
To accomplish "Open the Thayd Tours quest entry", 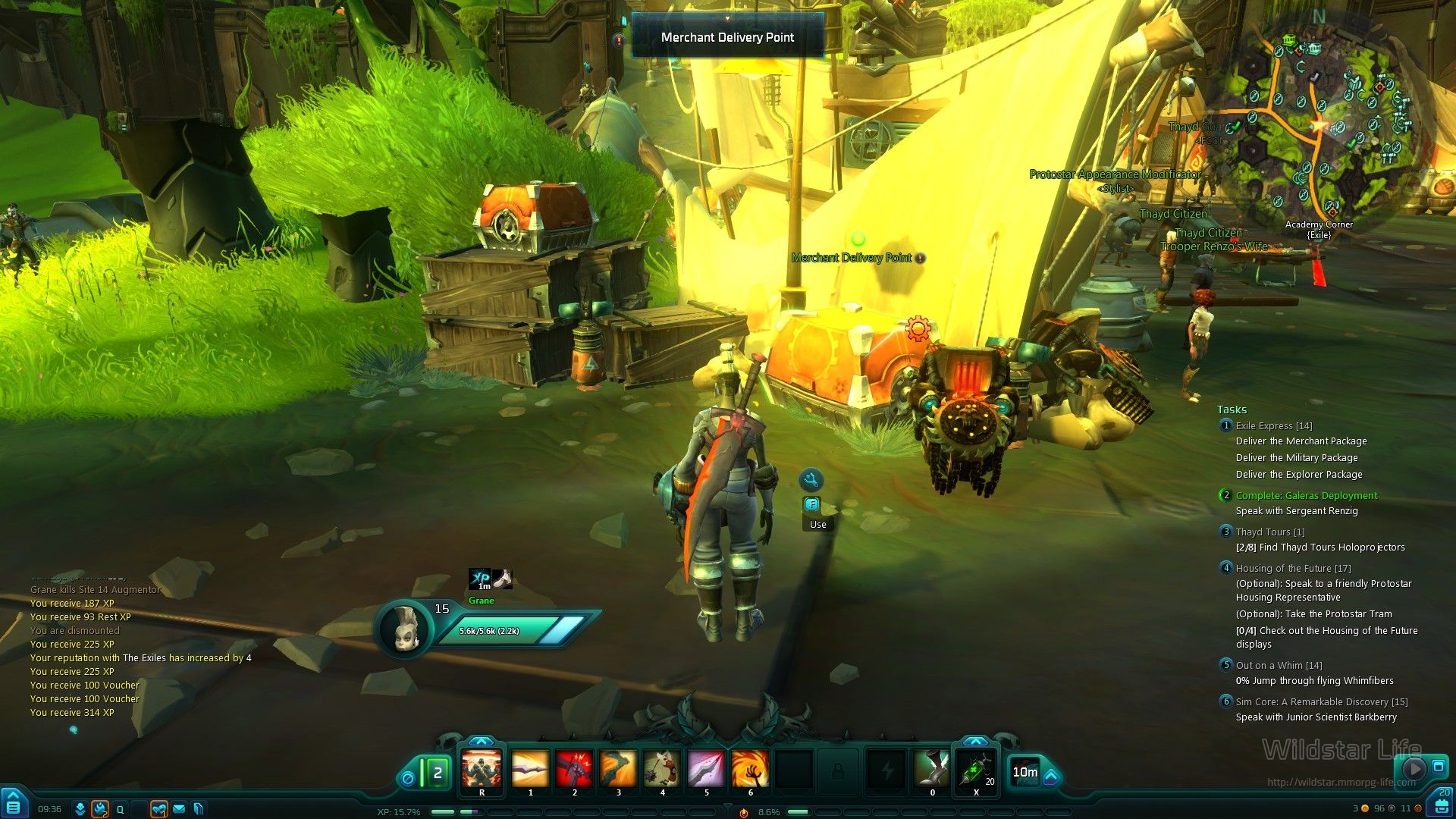I will coord(1270,532).
